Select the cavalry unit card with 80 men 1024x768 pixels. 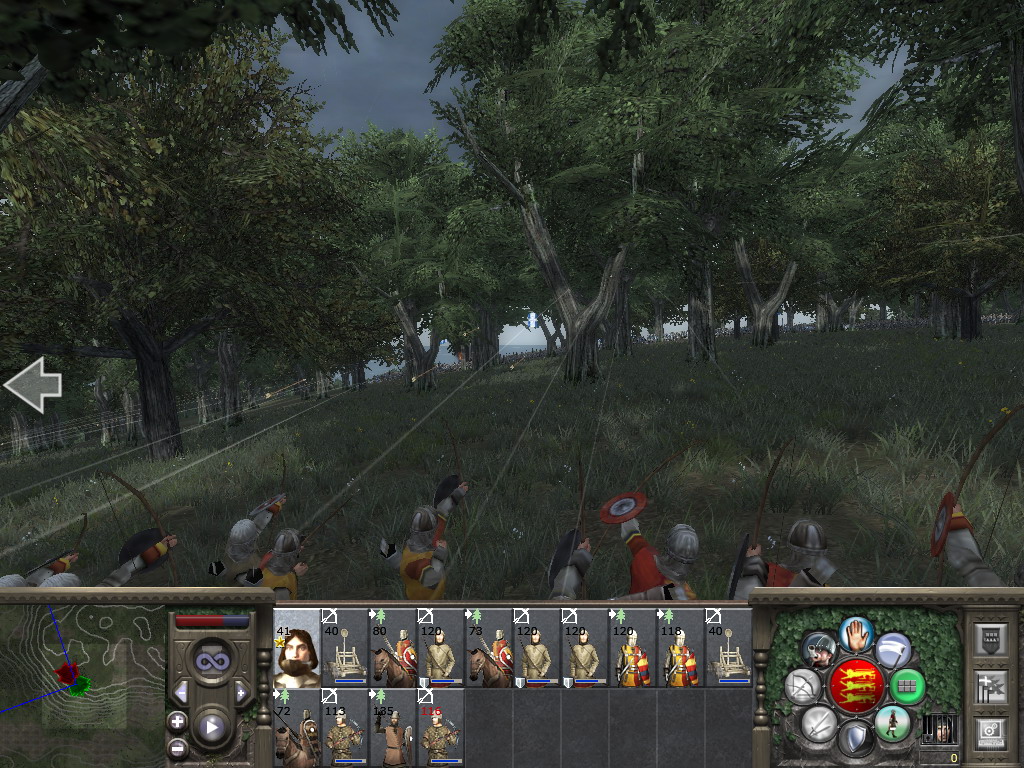click(x=393, y=647)
